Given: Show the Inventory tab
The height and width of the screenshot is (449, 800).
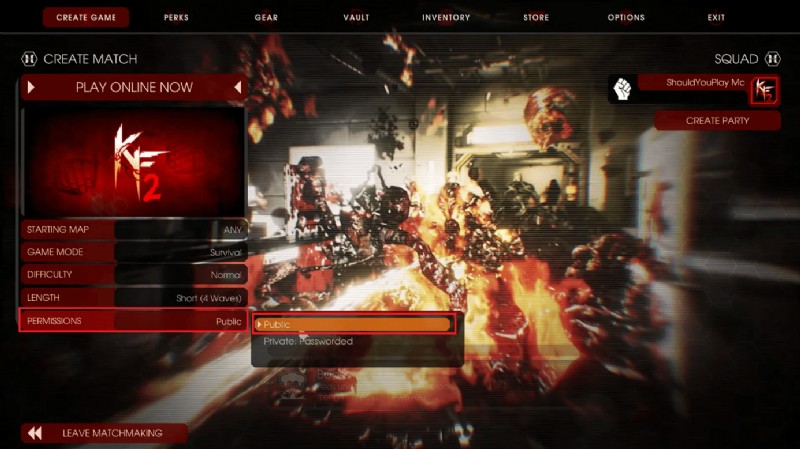Looking at the screenshot, I should pyautogui.click(x=446, y=17).
